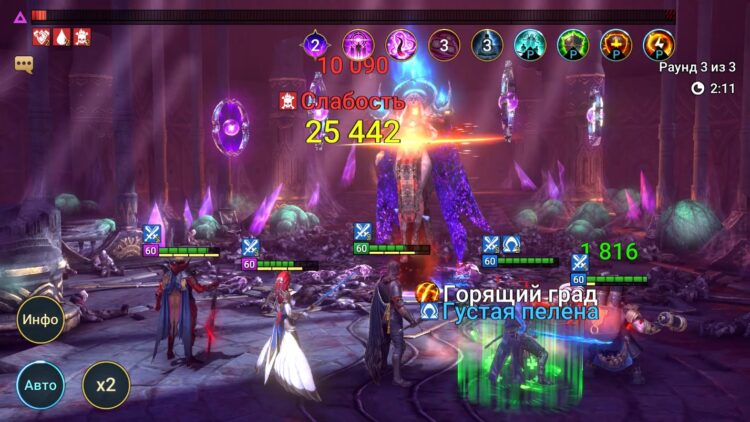Tap the orange-rimmed skill with cooldown 3
The image size is (750, 422).
coord(444,44)
